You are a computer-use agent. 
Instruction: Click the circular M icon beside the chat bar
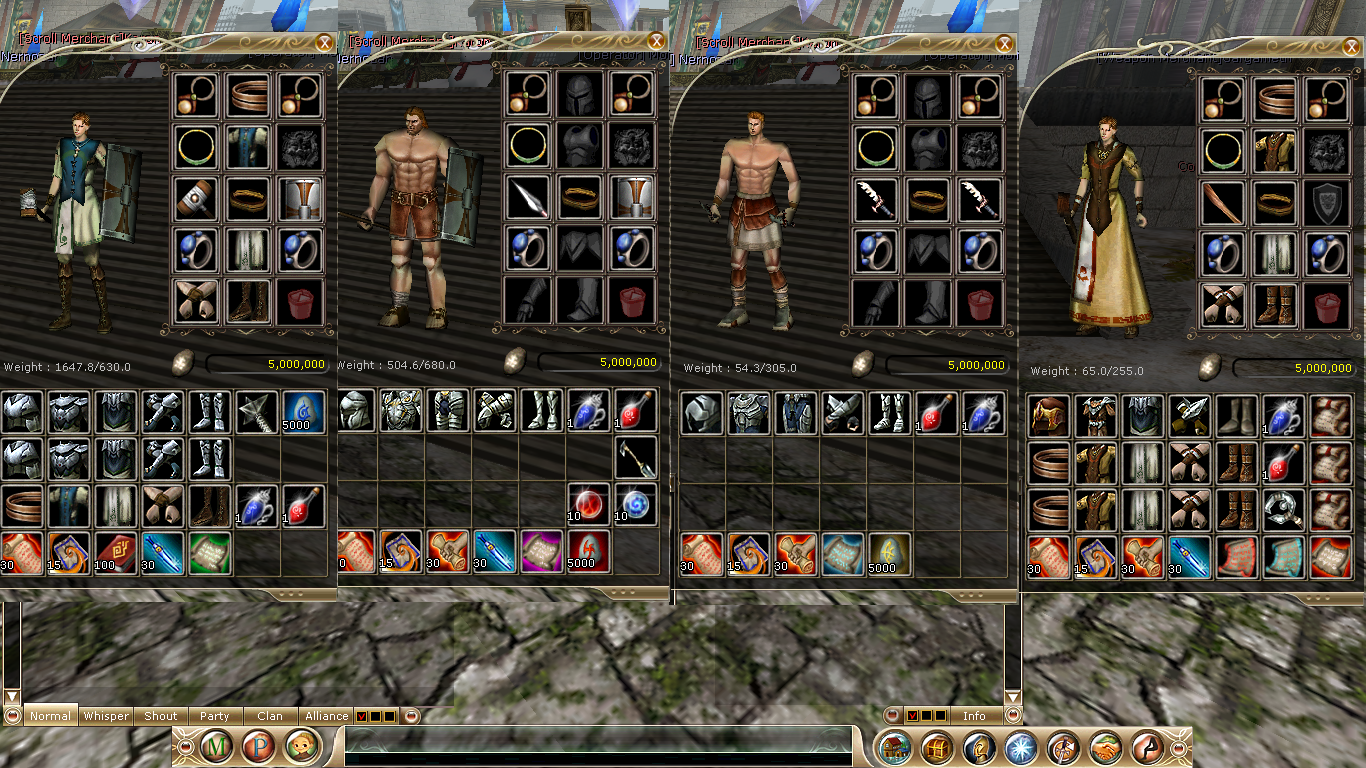(x=216, y=746)
